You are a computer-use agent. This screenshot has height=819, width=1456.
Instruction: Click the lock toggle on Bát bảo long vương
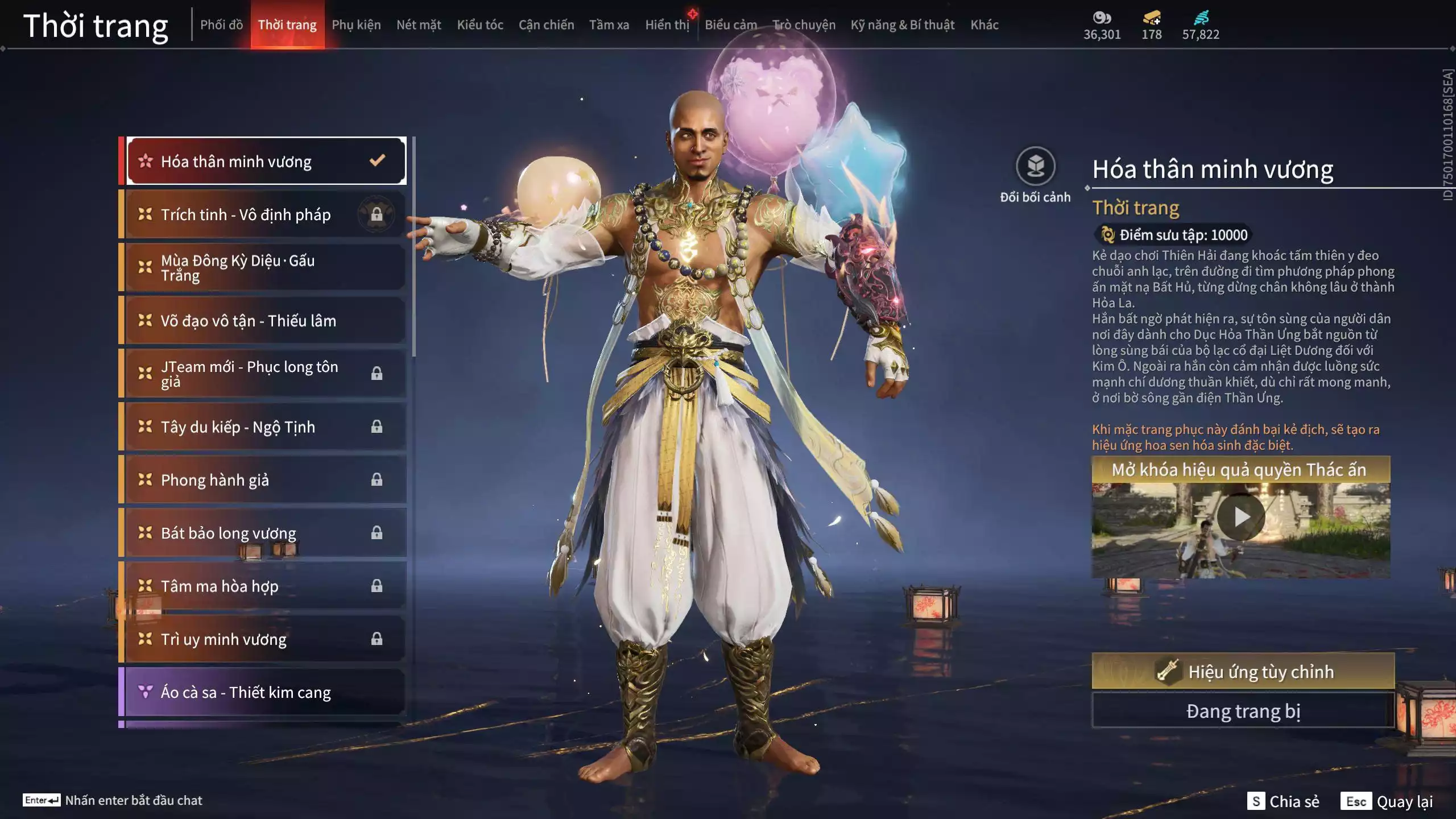(x=377, y=533)
